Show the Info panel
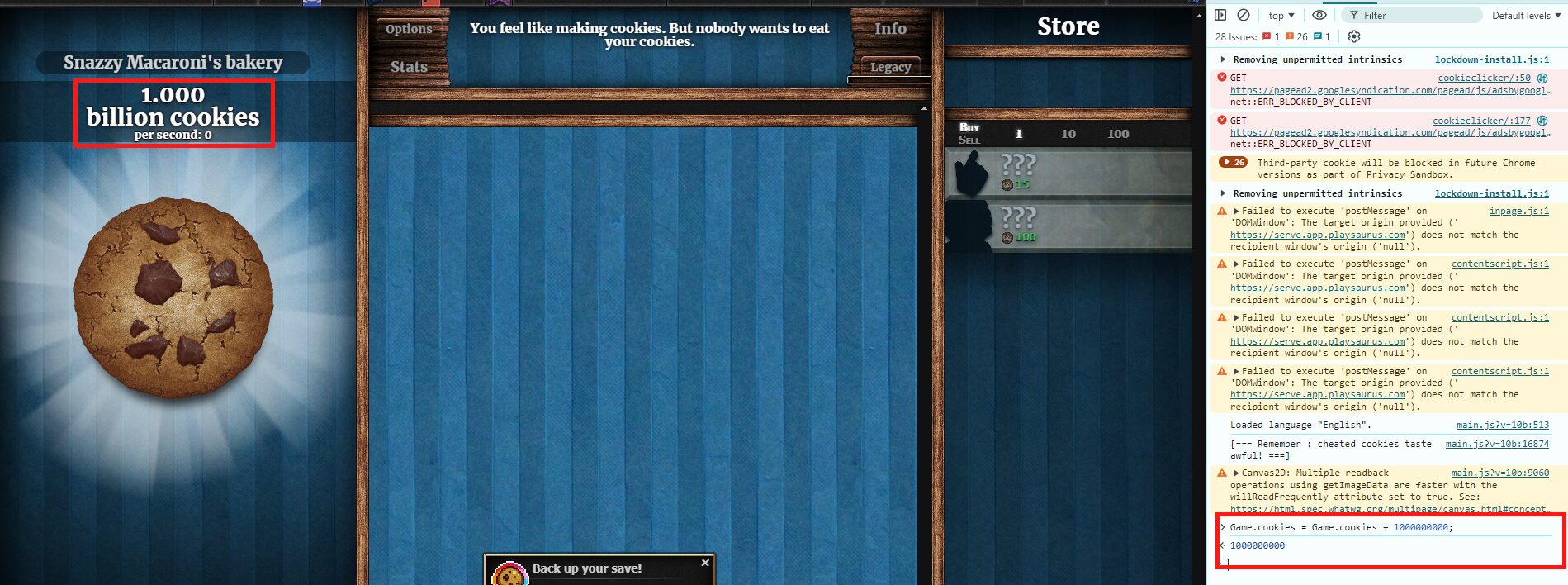 pyautogui.click(x=890, y=29)
